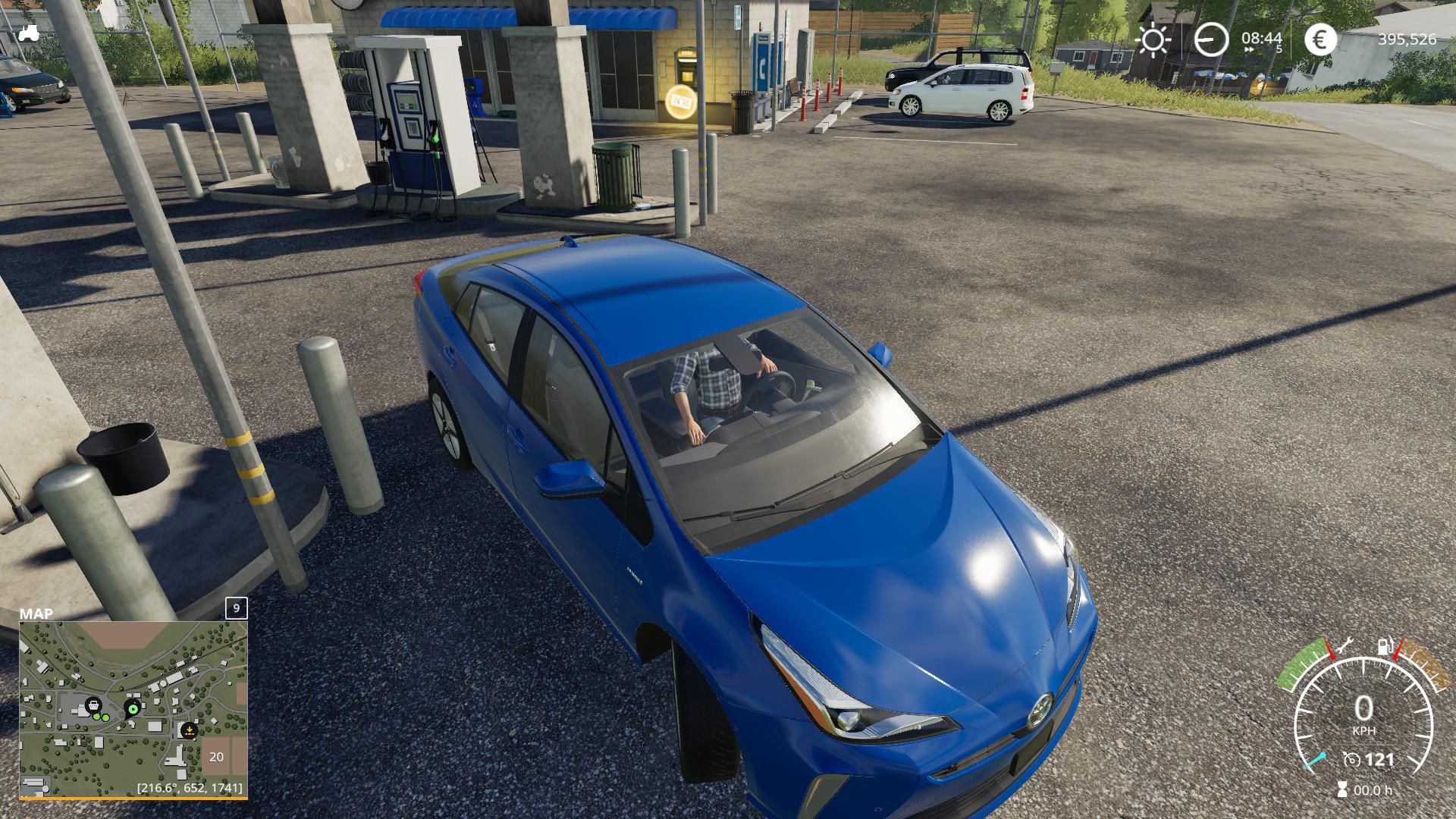This screenshot has height=819, width=1456.
Task: Click the fuel pump gauge icon
Action: 1386,646
